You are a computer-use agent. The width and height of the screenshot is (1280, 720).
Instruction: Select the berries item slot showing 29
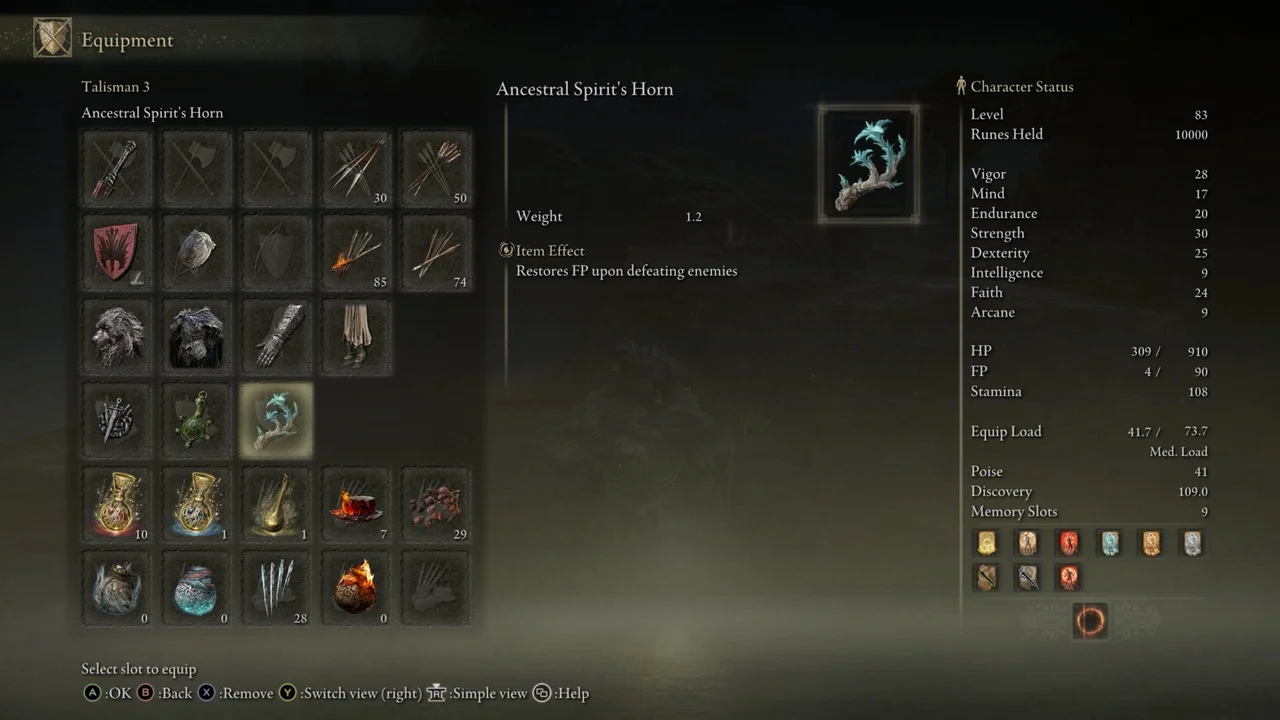435,505
